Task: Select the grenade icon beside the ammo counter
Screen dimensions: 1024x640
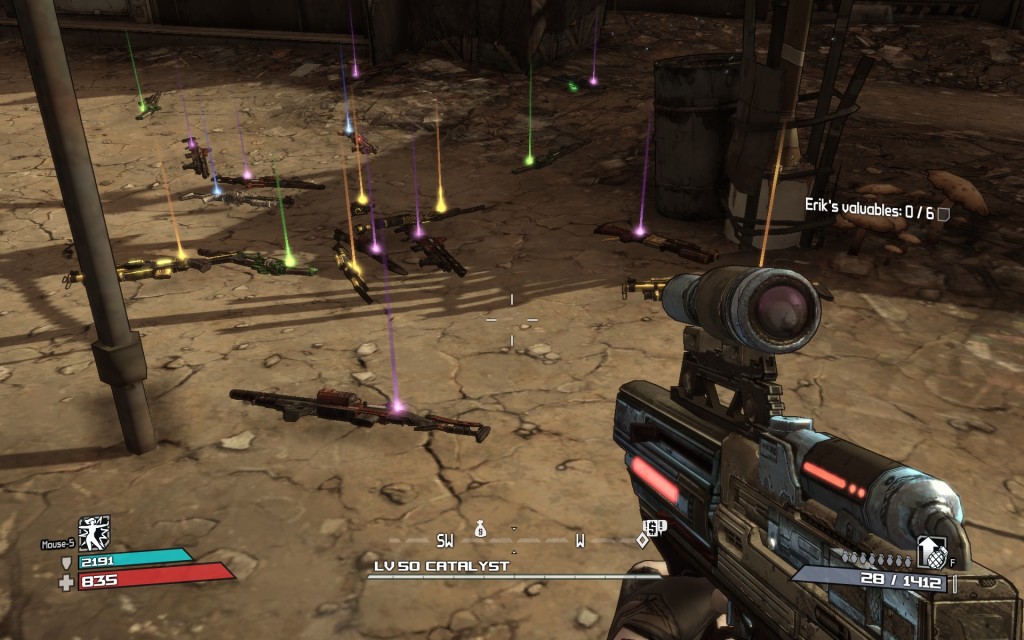Action: point(931,552)
